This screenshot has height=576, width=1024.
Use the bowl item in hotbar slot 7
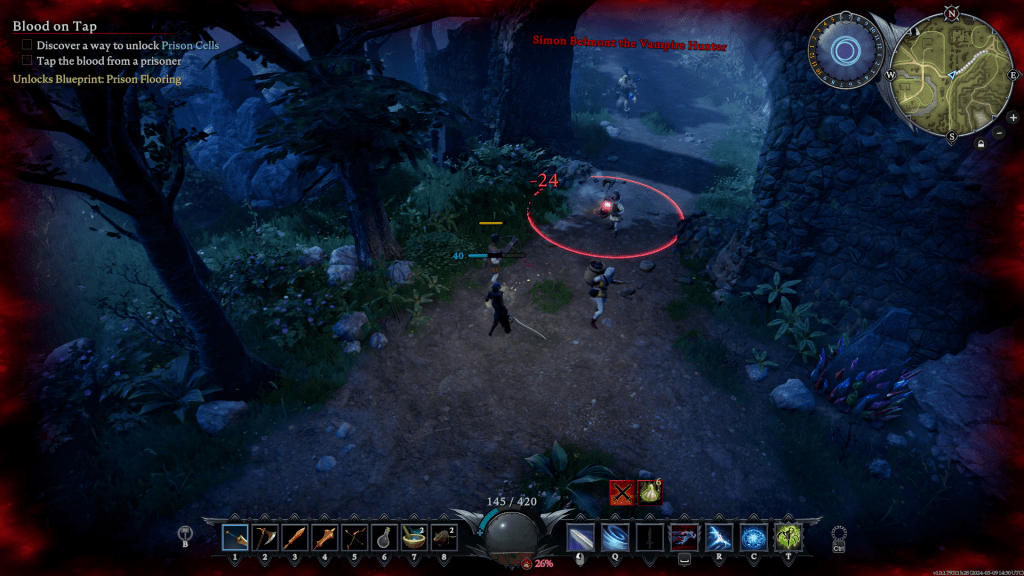pos(413,537)
